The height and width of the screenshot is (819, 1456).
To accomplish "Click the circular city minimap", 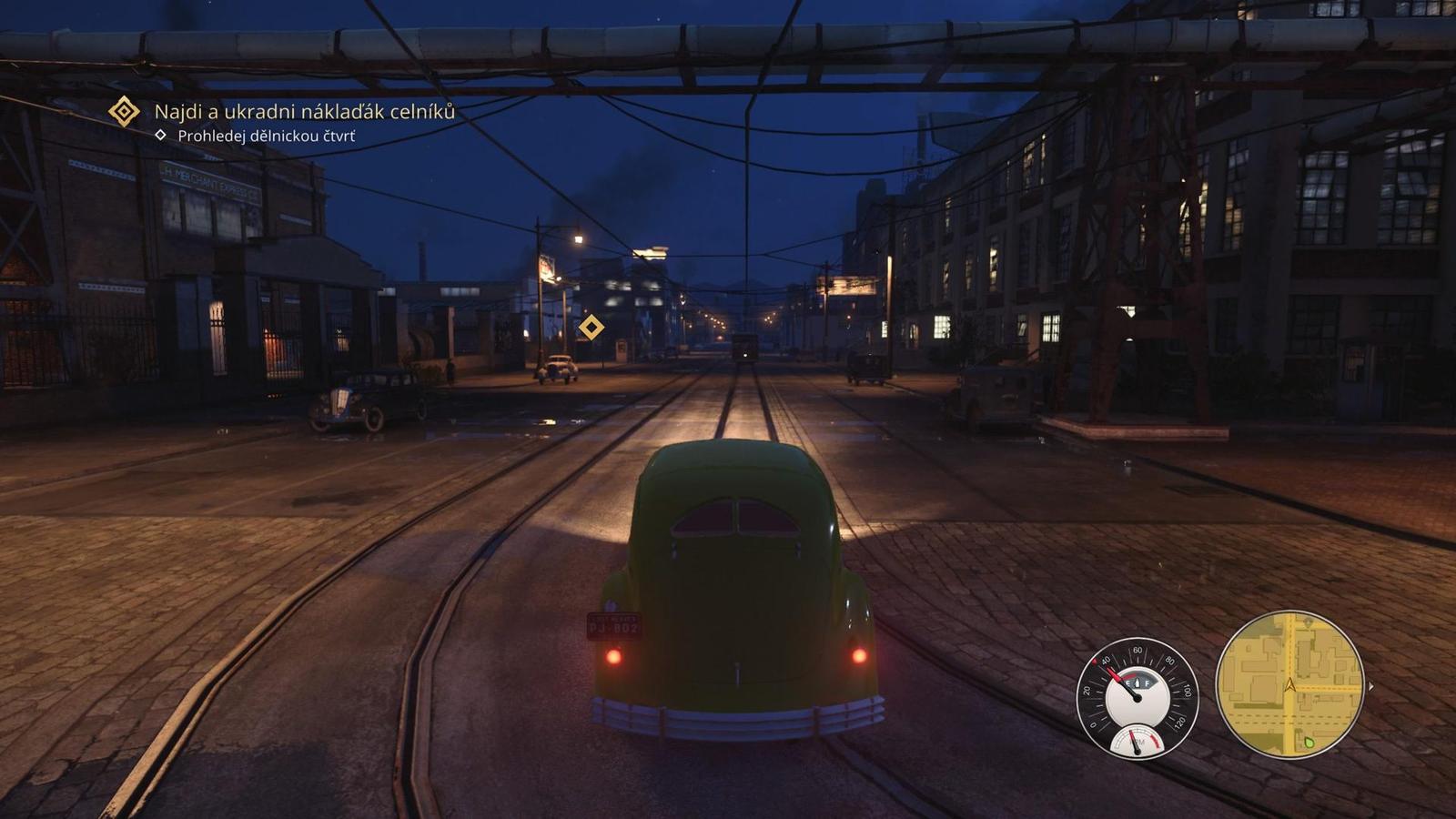I will coord(1289,682).
